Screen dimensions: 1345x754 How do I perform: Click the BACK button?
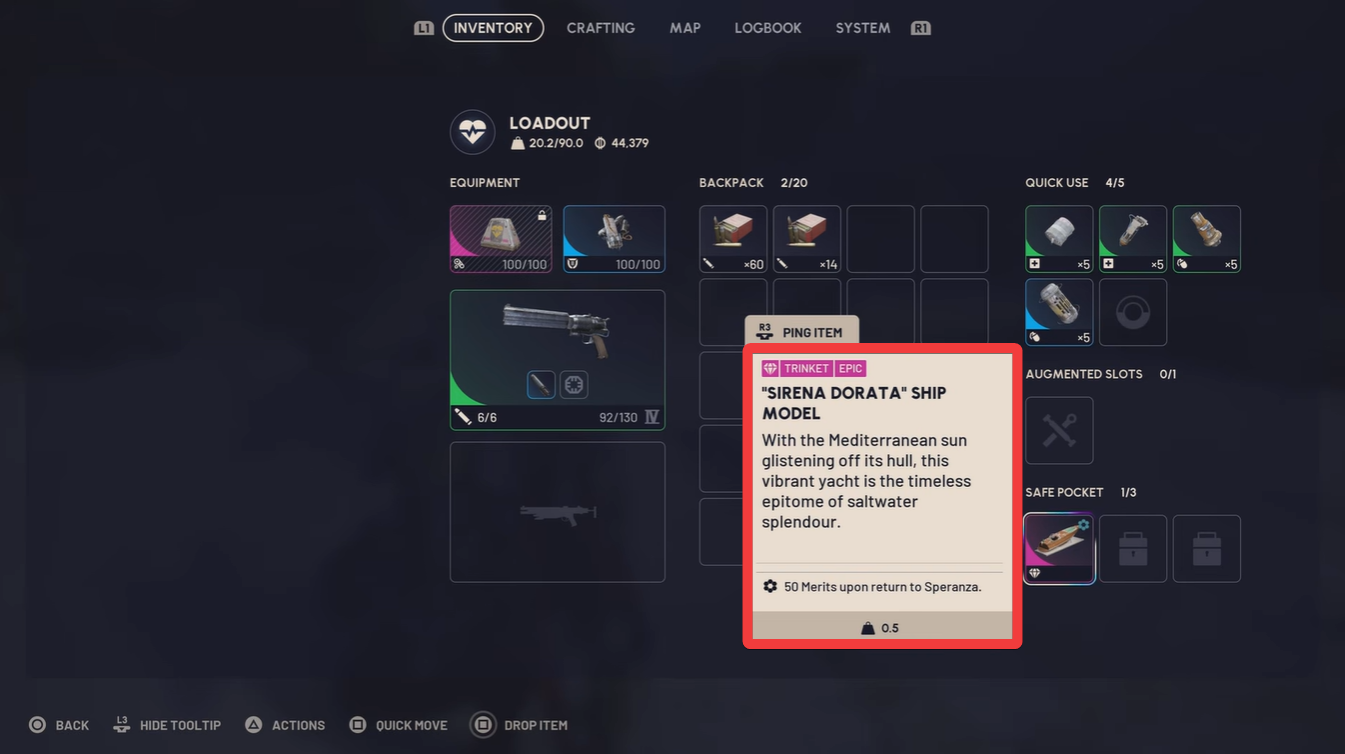(x=58, y=724)
